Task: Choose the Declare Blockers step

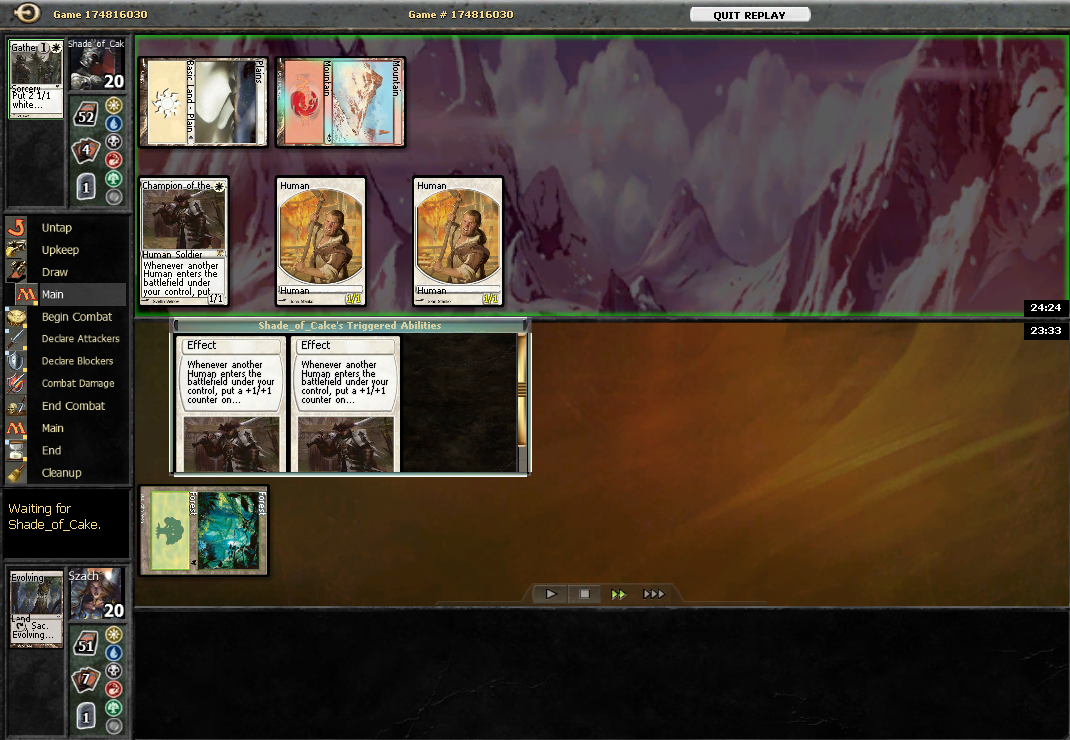Action: pyautogui.click(x=77, y=361)
